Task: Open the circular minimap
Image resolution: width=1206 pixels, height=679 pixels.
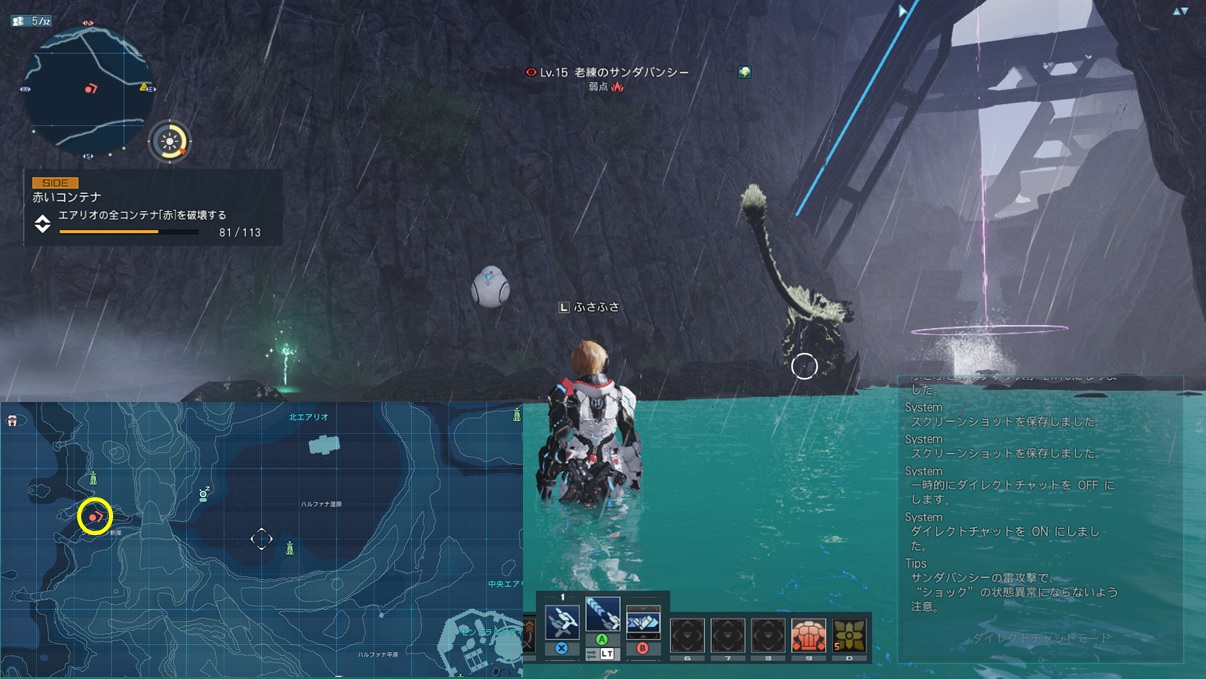Action: pyautogui.click(x=88, y=88)
